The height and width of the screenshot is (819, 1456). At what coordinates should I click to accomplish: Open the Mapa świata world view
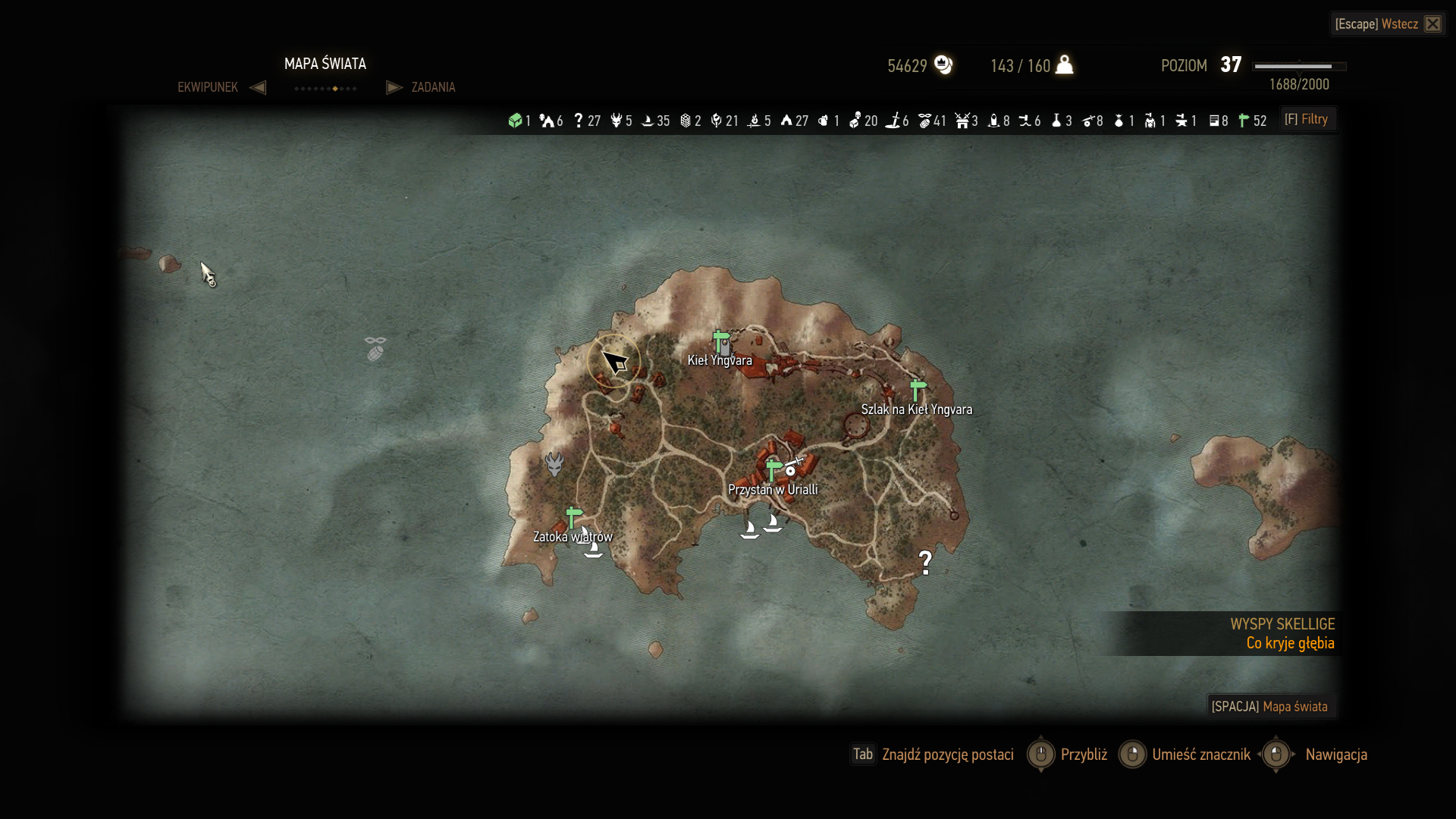pyautogui.click(x=1270, y=706)
